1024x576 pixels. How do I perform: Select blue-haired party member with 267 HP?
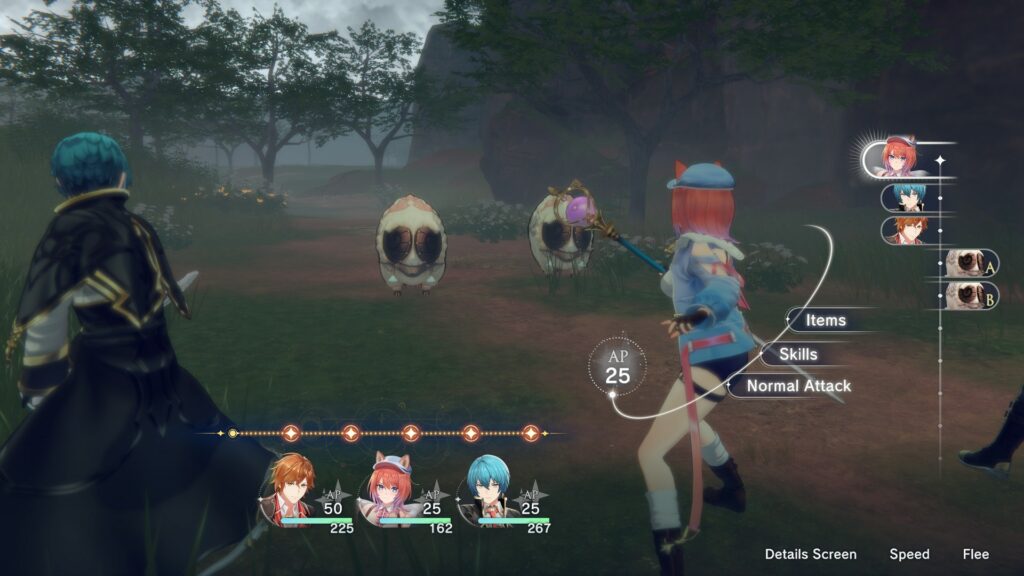coord(491,489)
